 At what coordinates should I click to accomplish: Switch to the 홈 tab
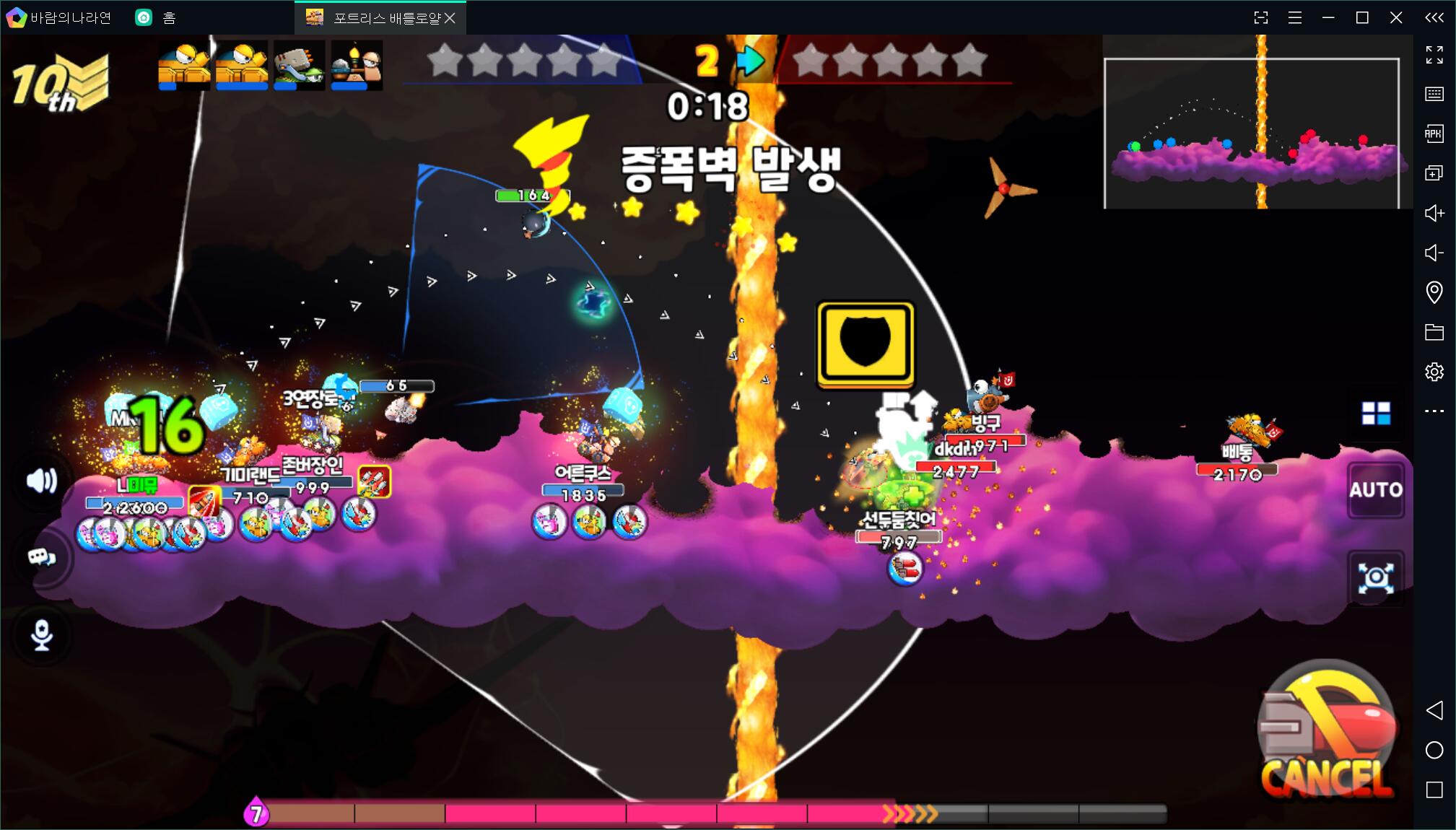tap(157, 18)
